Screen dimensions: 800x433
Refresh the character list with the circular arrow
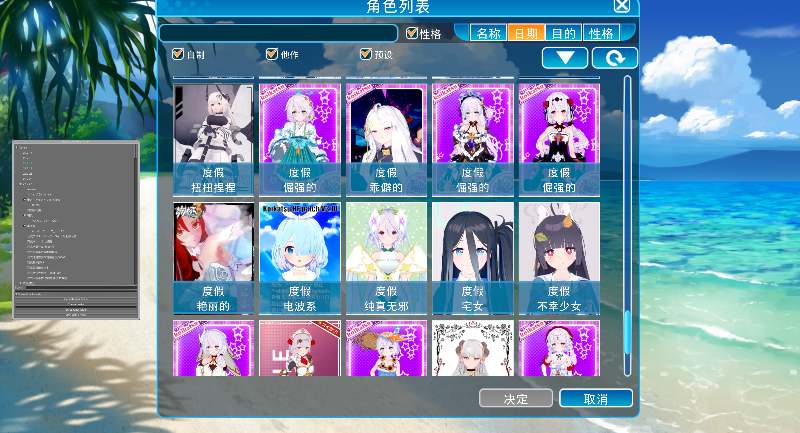615,58
